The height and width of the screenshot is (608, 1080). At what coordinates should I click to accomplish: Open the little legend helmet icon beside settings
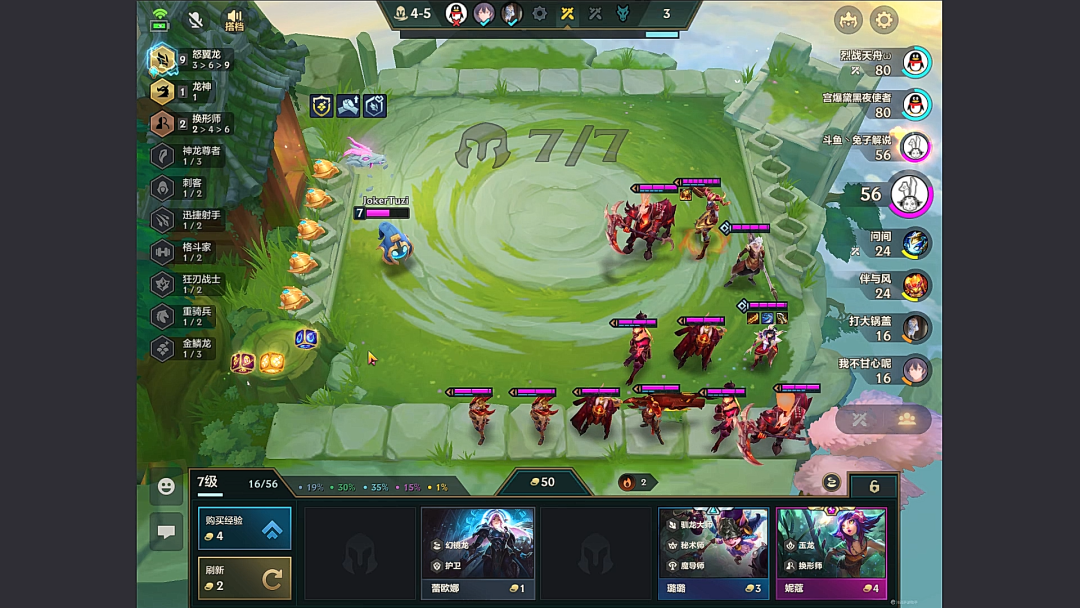[848, 20]
